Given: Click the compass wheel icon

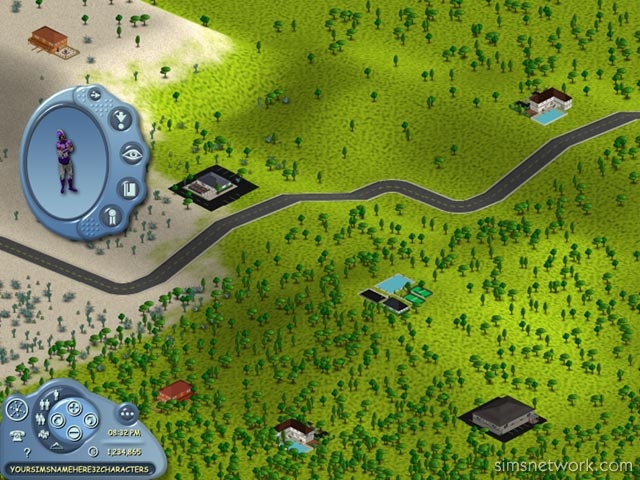Looking at the screenshot, I should coord(16,409).
